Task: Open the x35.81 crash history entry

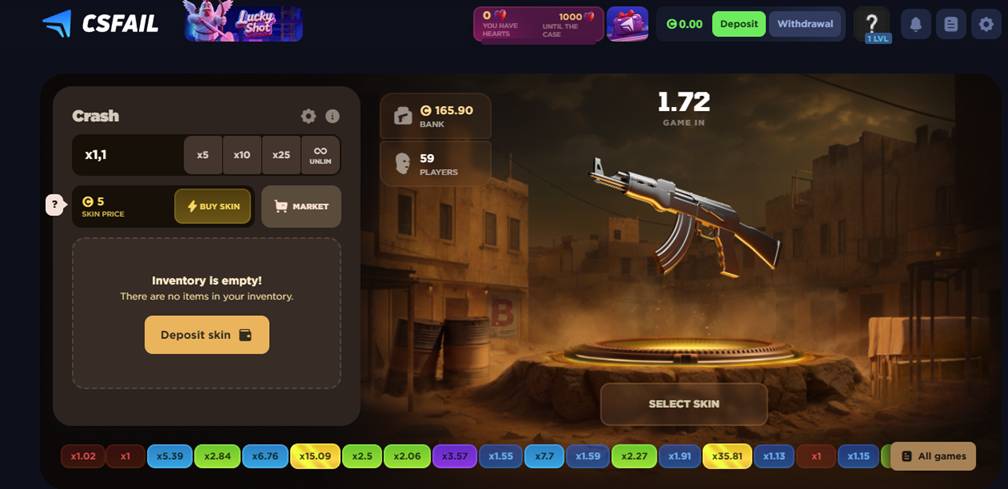Action: click(x=727, y=456)
